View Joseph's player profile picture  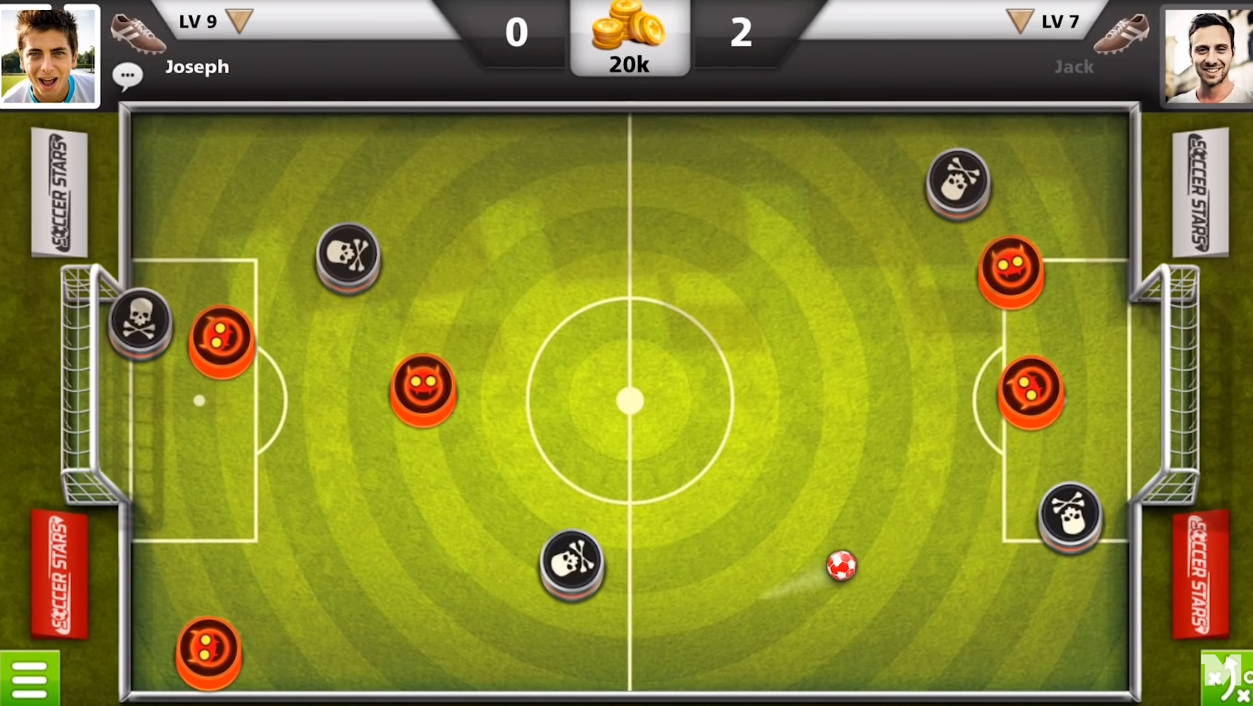(x=49, y=56)
